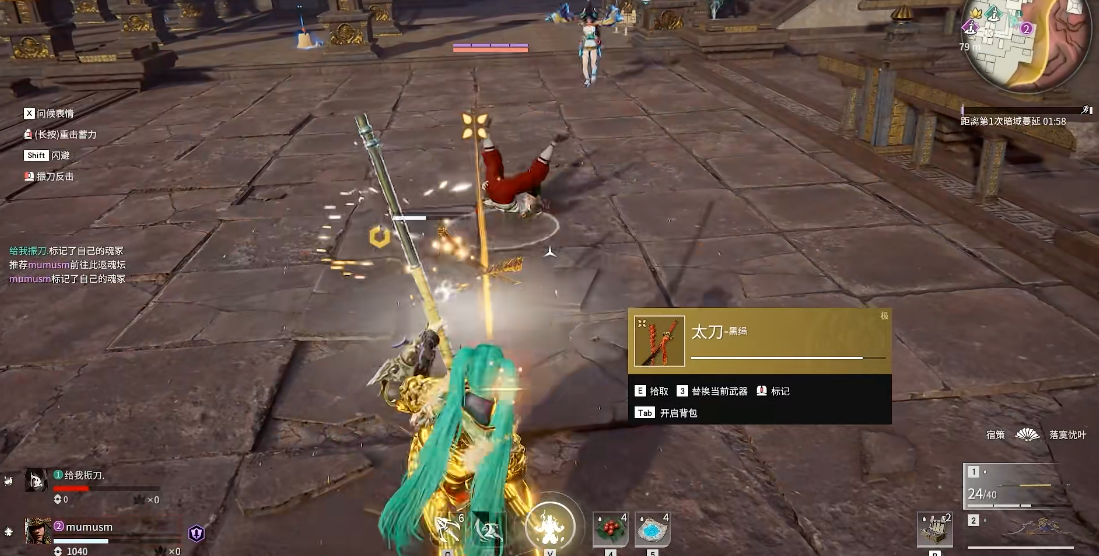Screen dimensions: 1099x556
Task: Activate the glowing ultimate ability icon
Action: (549, 523)
